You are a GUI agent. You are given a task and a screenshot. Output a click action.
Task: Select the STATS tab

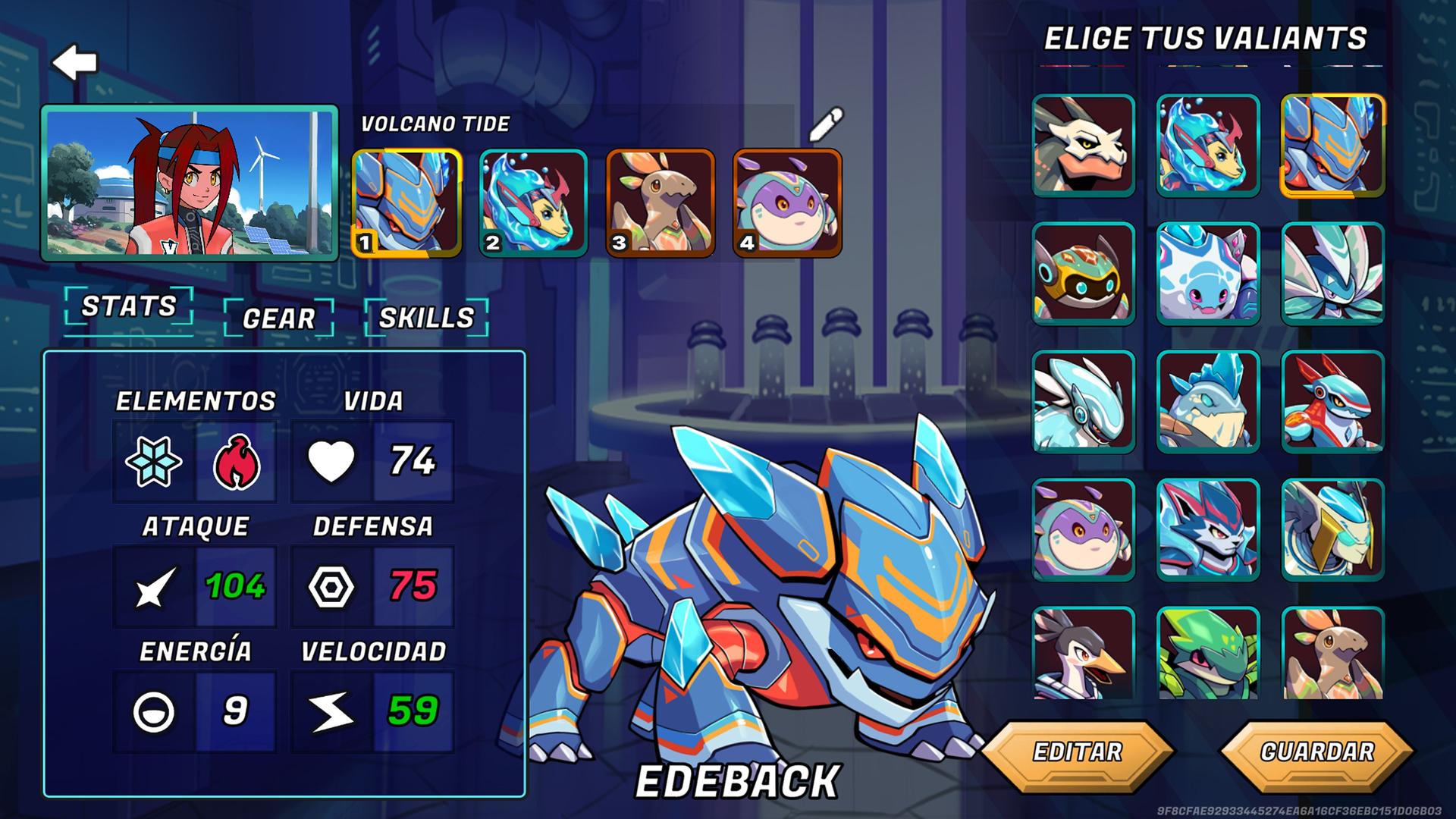[130, 306]
